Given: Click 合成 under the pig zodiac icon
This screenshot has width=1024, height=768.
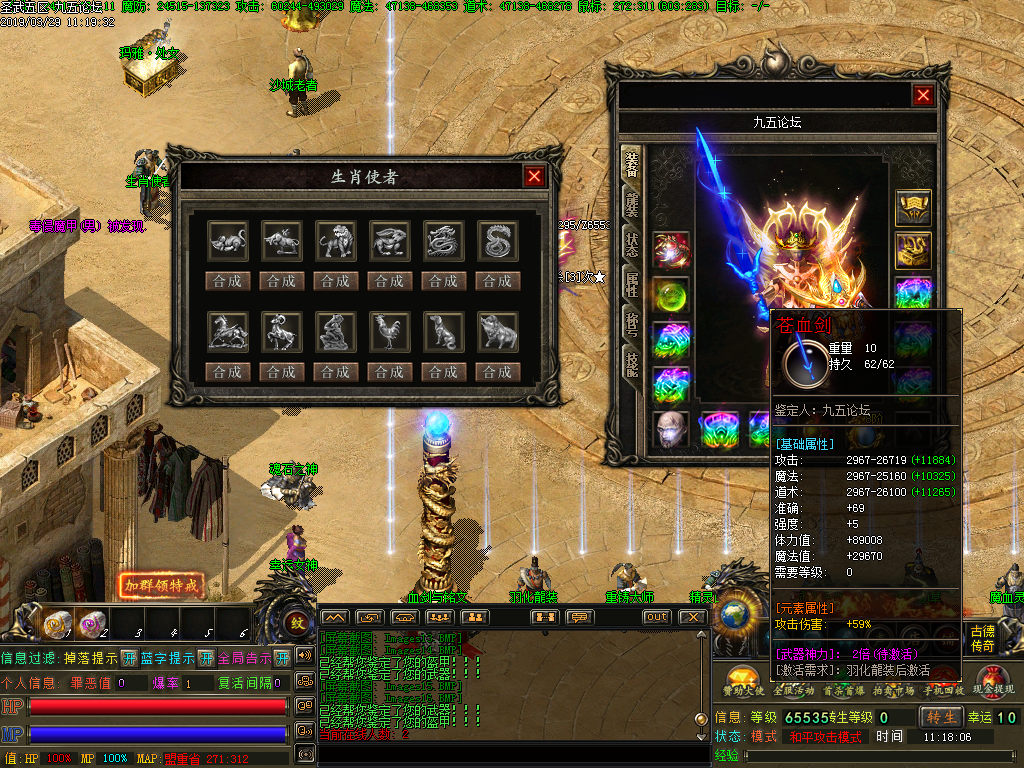Looking at the screenshot, I should coord(497,372).
